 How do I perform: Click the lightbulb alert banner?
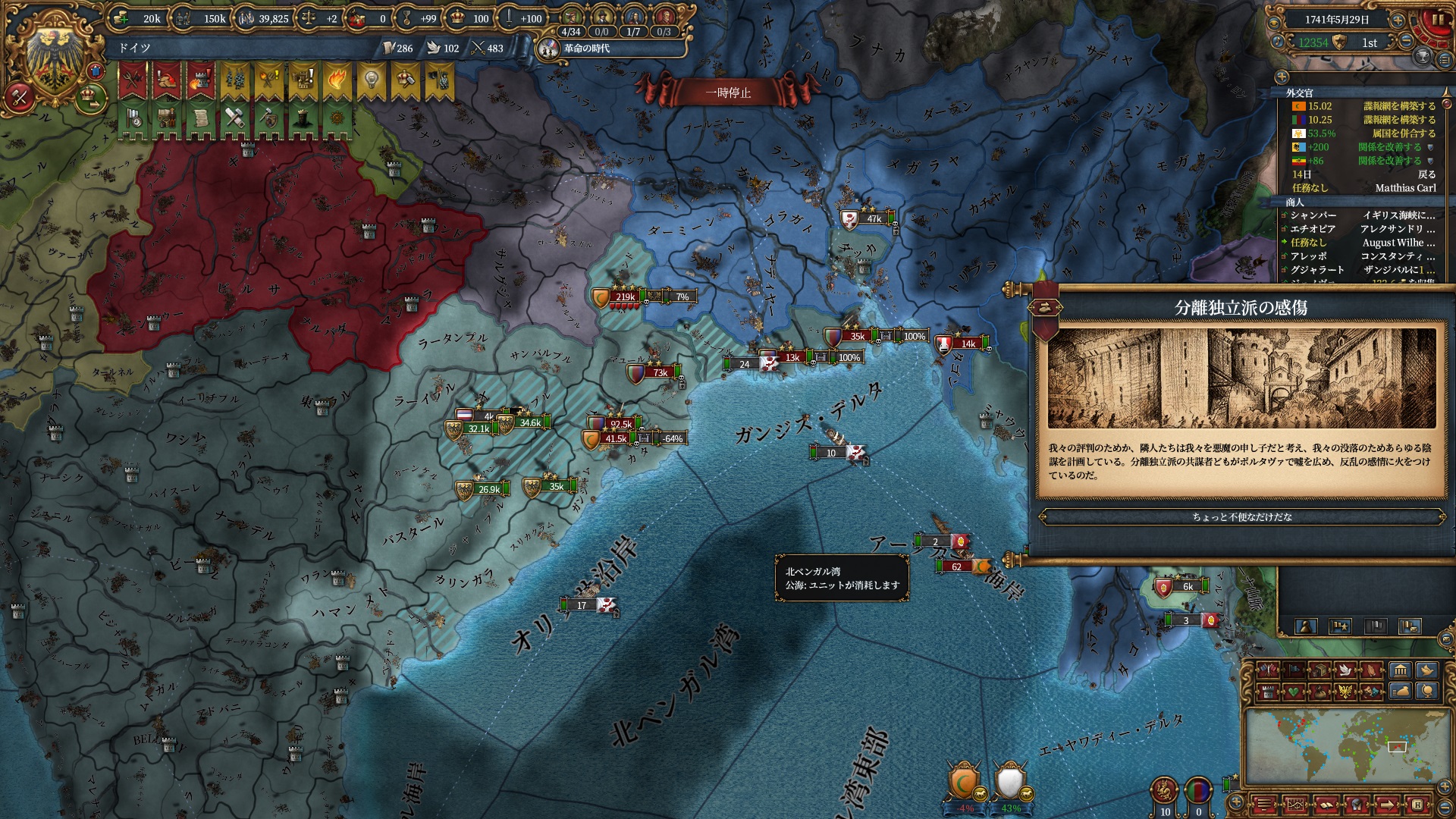tap(371, 79)
